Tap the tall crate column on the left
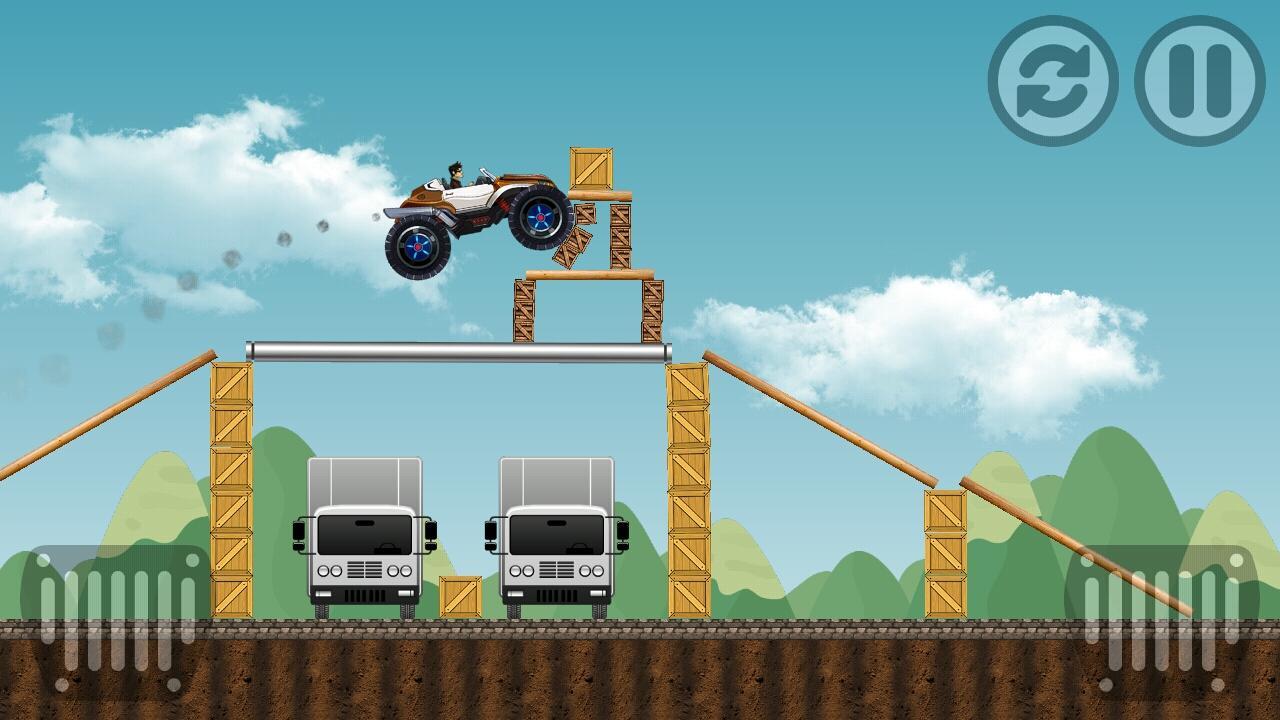Image resolution: width=1280 pixels, height=720 pixels. (x=231, y=490)
